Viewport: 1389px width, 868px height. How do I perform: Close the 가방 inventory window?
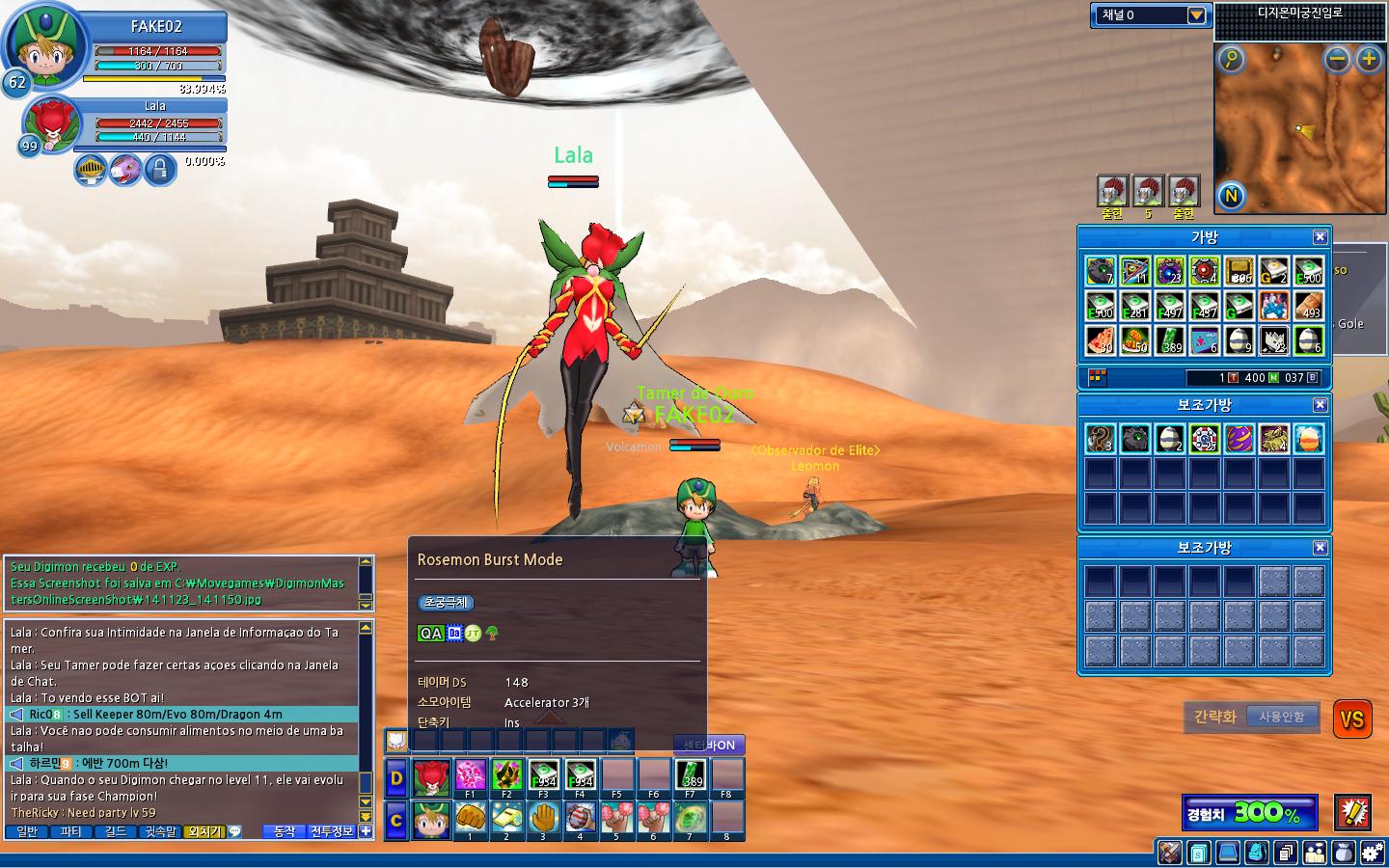click(1321, 237)
